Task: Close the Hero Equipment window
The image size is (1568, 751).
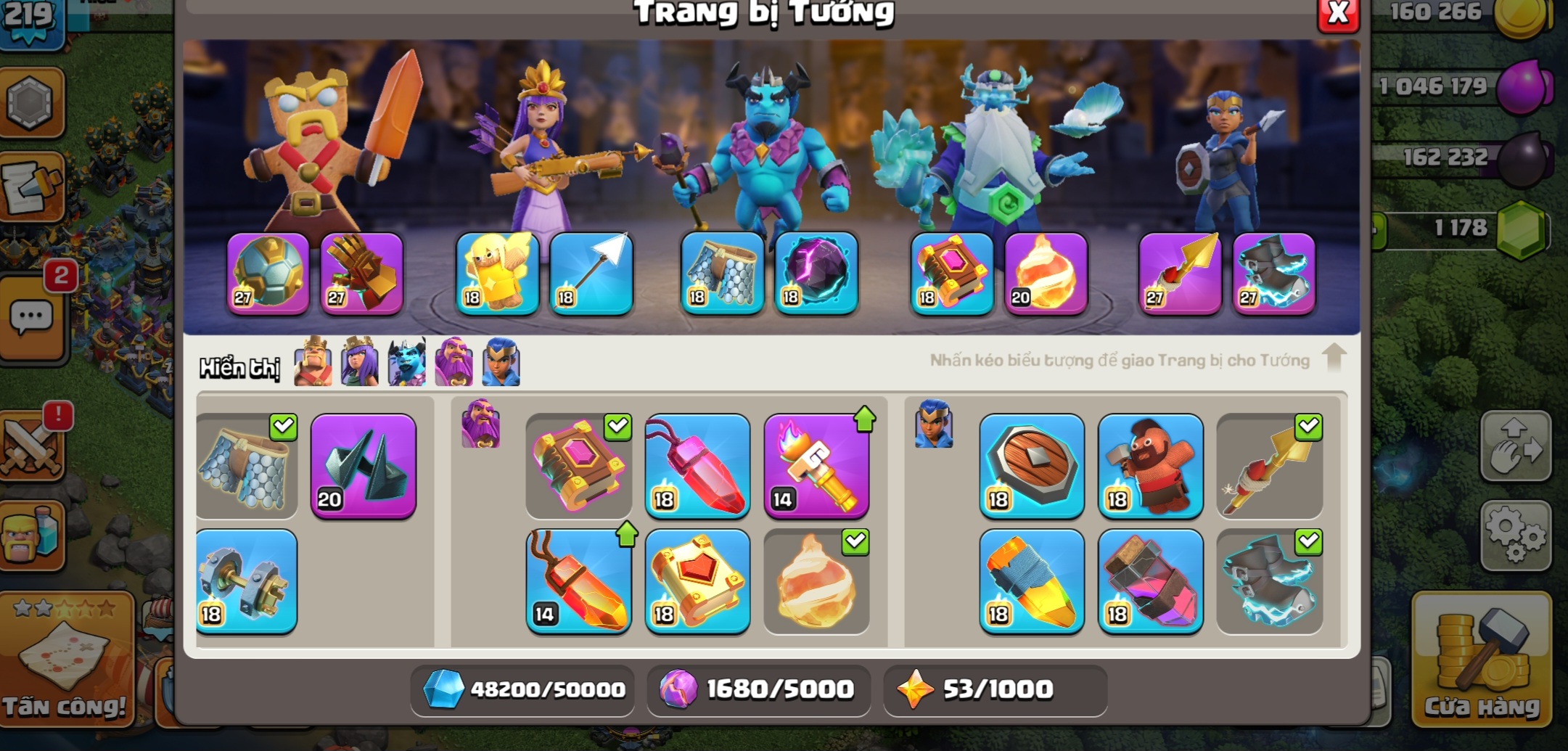Action: (1337, 14)
